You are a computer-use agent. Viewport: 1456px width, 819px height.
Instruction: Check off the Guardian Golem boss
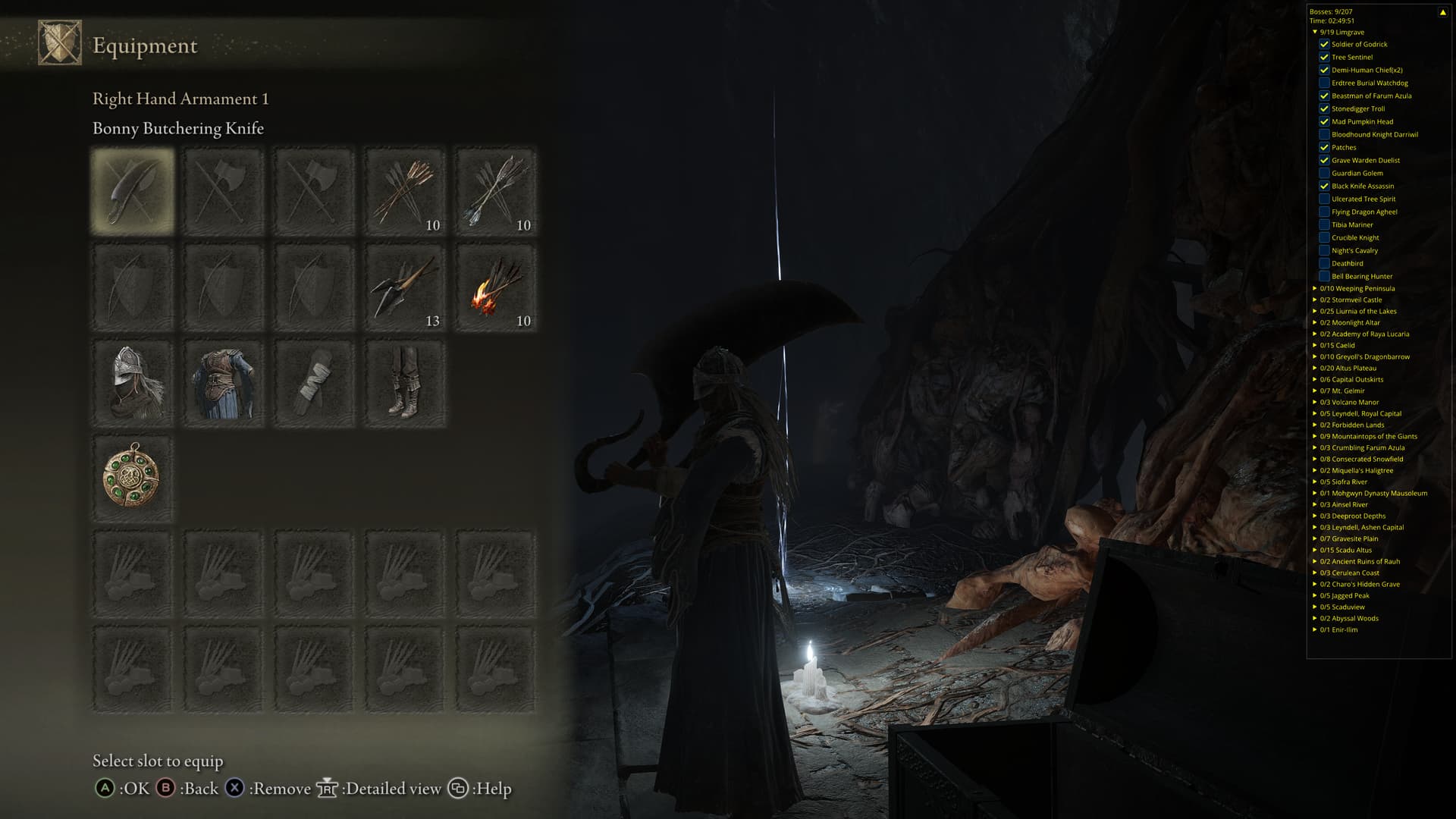coord(1324,173)
